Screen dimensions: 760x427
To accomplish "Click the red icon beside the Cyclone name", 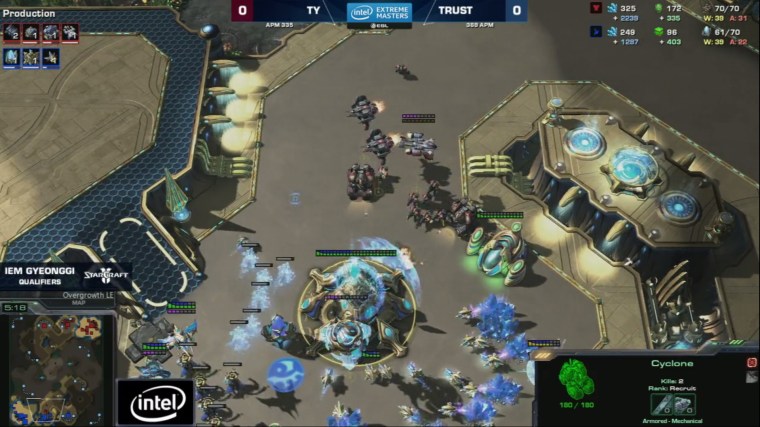I will (x=751, y=363).
